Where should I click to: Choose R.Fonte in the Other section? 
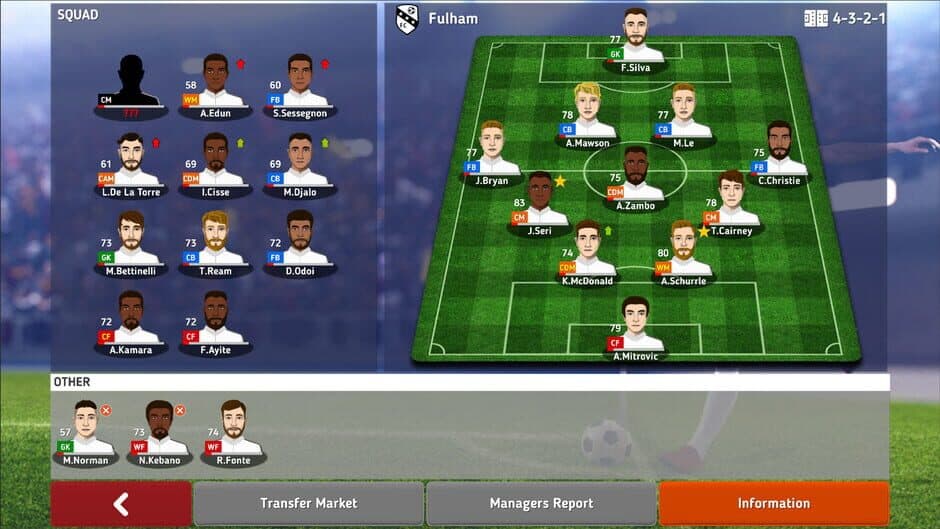coord(233,430)
